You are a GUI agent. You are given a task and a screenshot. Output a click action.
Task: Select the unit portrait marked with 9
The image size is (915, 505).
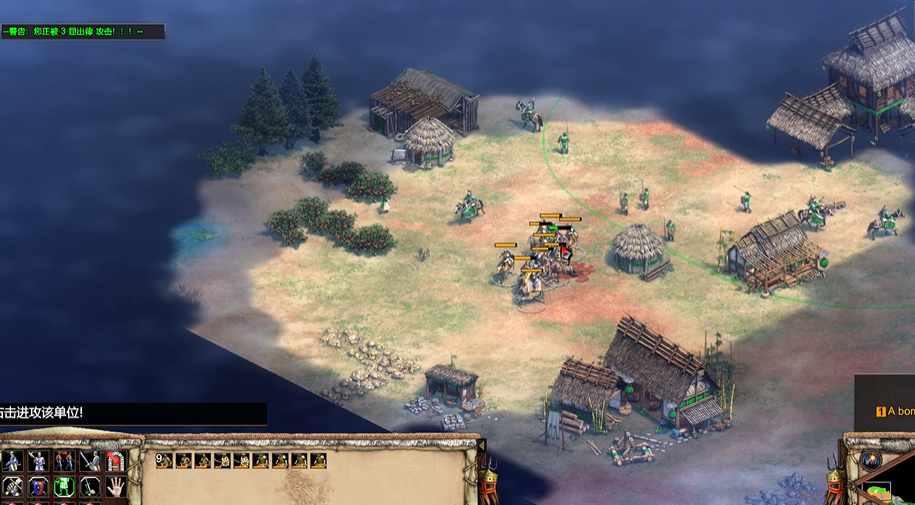pyautogui.click(x=165, y=461)
